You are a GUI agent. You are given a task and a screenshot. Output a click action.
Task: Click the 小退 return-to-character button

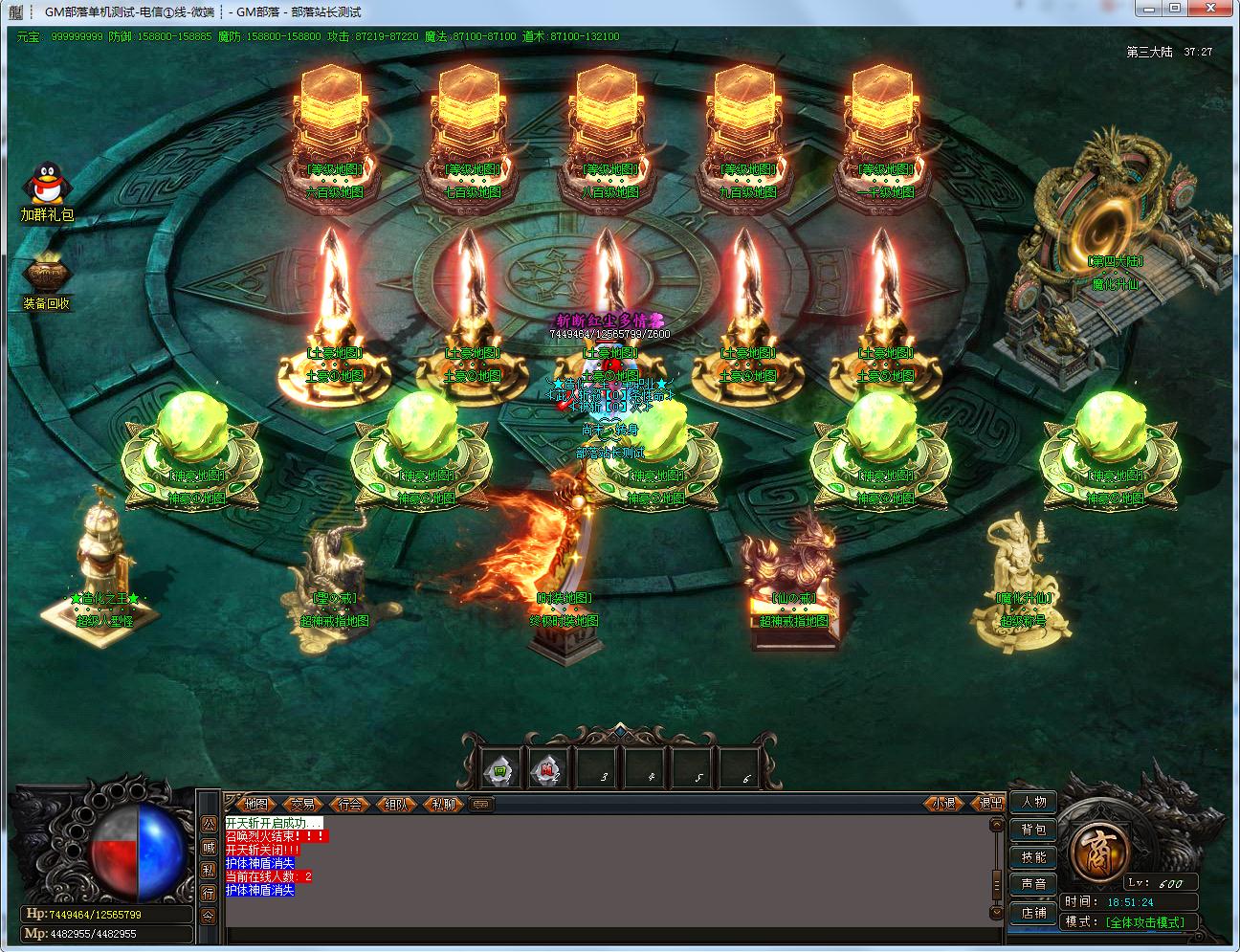(x=943, y=804)
